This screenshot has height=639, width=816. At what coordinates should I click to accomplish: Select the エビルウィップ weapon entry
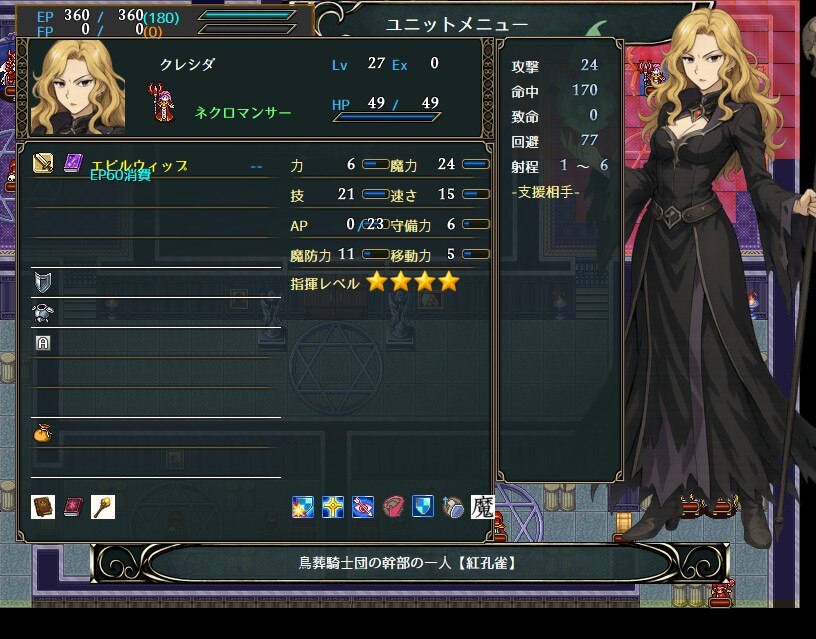138,166
